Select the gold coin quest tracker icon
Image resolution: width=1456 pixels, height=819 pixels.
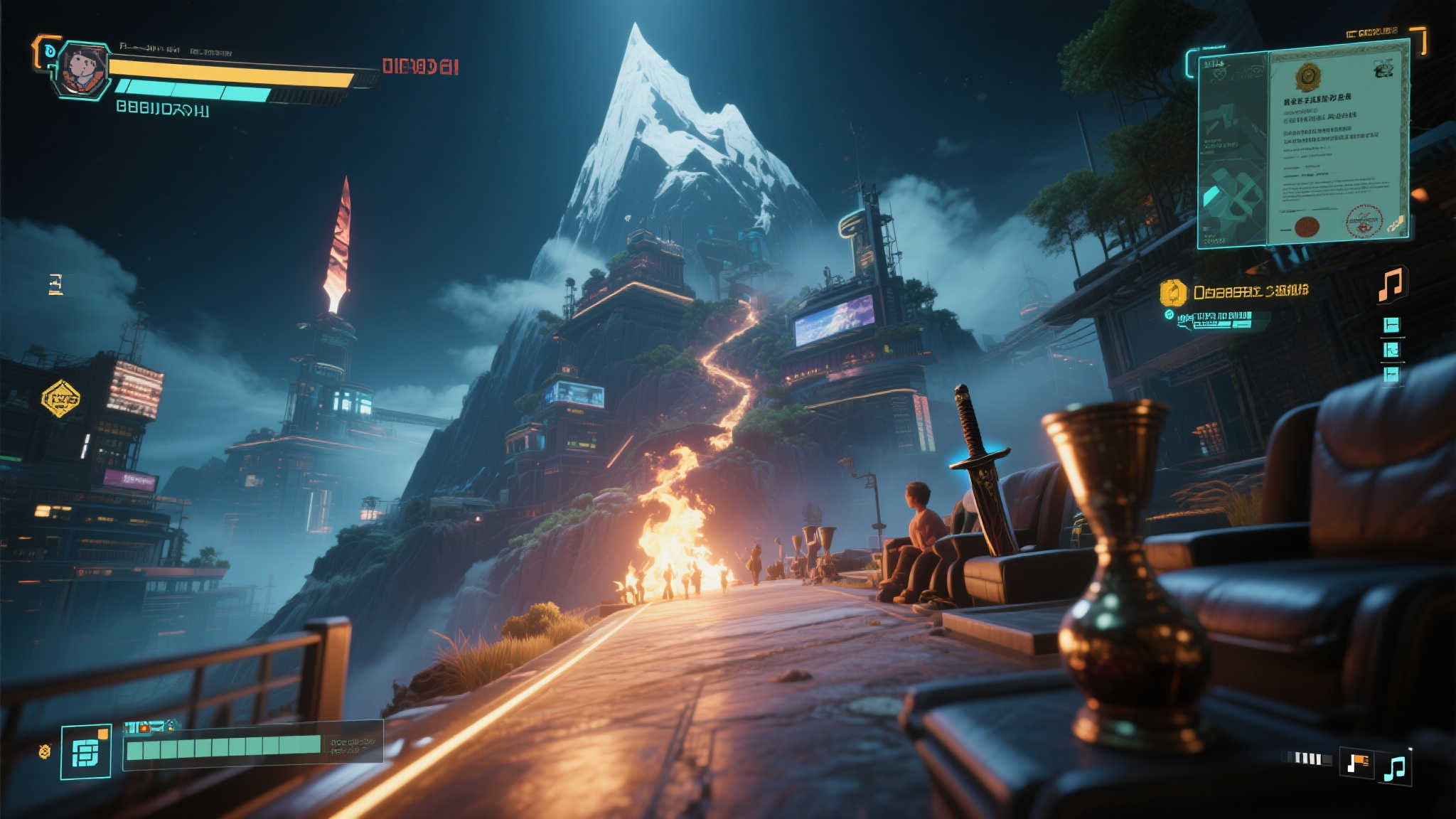point(1173,293)
